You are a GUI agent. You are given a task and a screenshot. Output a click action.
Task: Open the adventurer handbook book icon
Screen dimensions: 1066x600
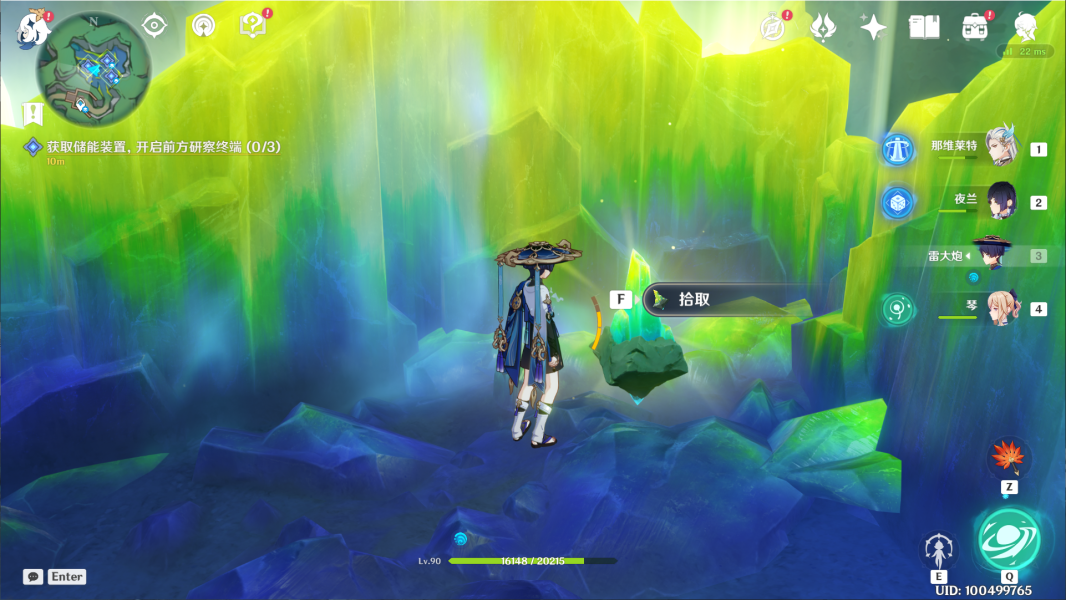923,27
